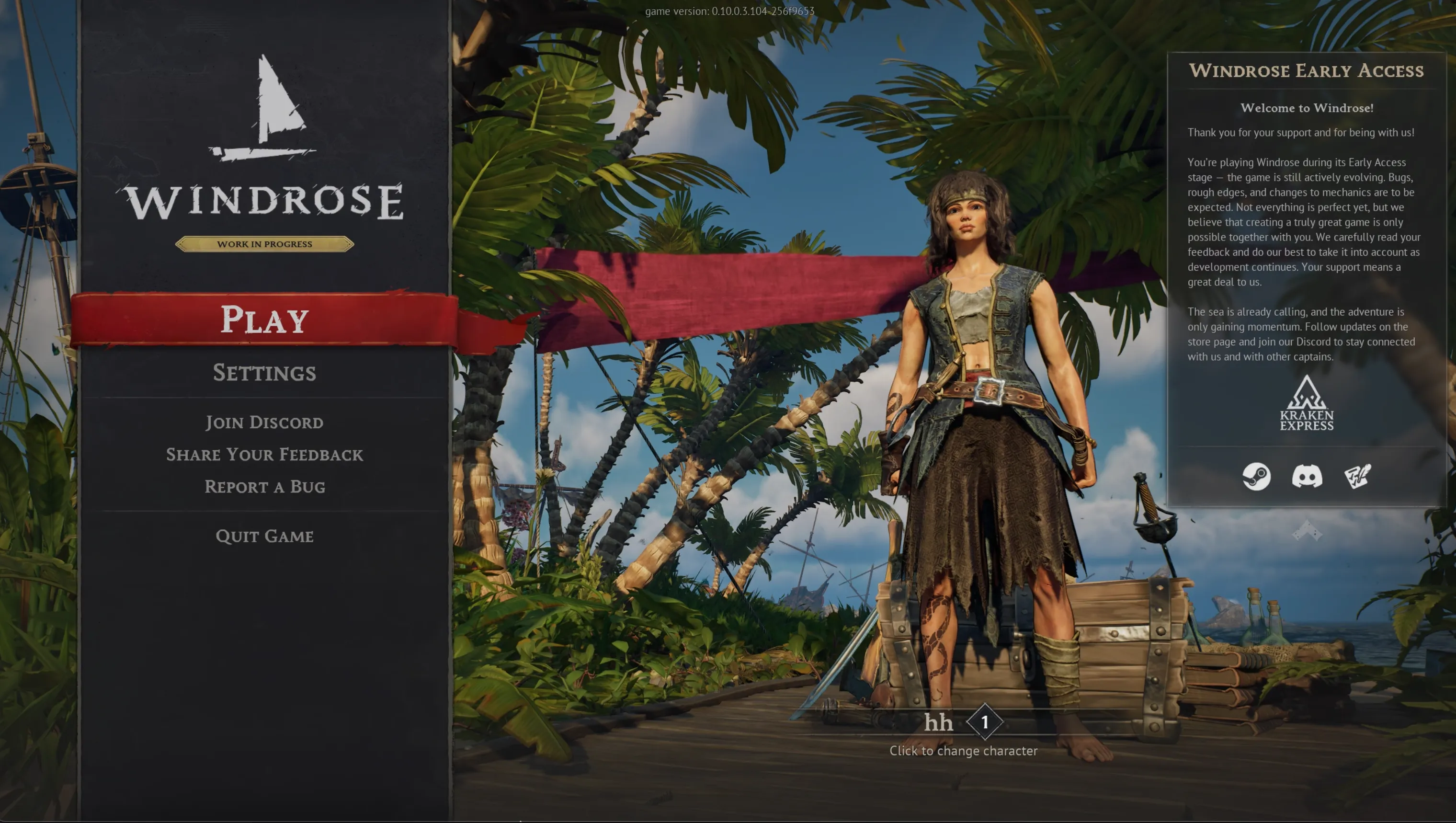The width and height of the screenshot is (1456, 823).
Task: Open the Steam page via Steam icon
Action: (x=1255, y=478)
